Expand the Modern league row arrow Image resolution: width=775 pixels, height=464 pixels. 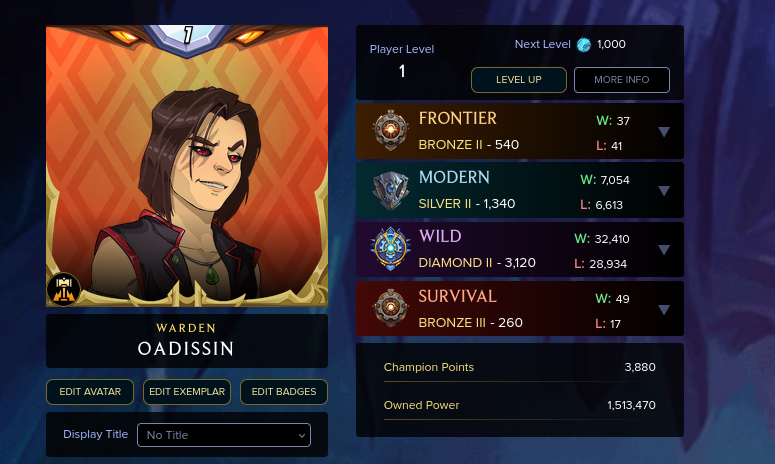coord(663,191)
